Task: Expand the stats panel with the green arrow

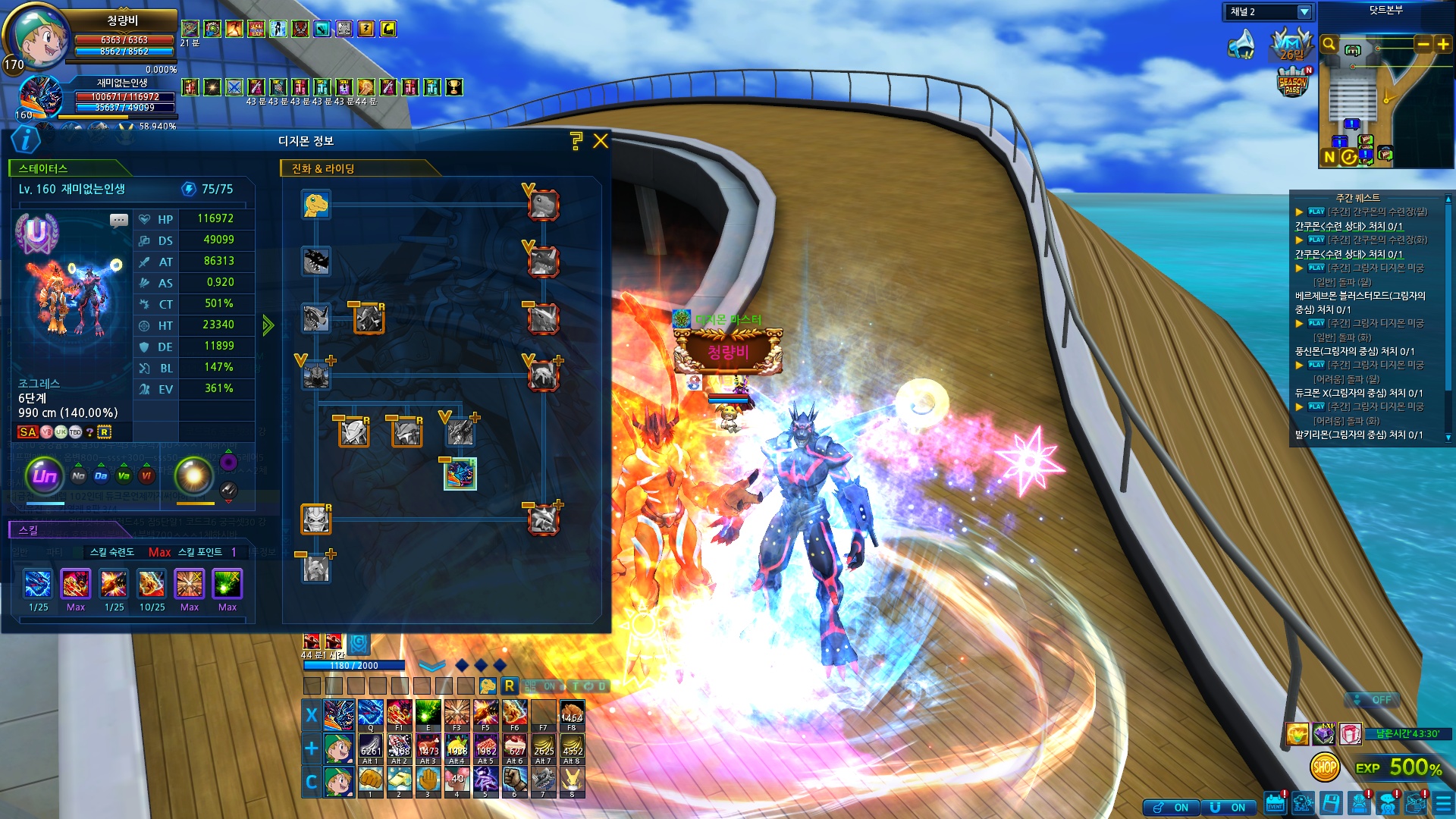Action: tap(268, 325)
